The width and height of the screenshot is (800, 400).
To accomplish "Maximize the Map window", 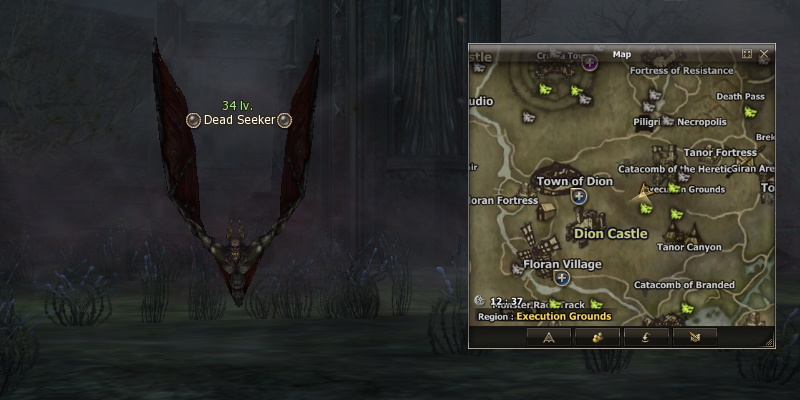I will click(x=747, y=54).
